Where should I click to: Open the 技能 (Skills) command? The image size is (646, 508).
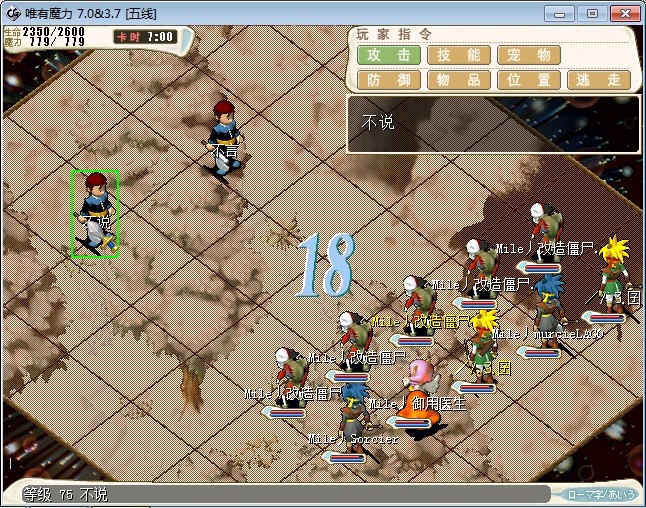point(459,55)
